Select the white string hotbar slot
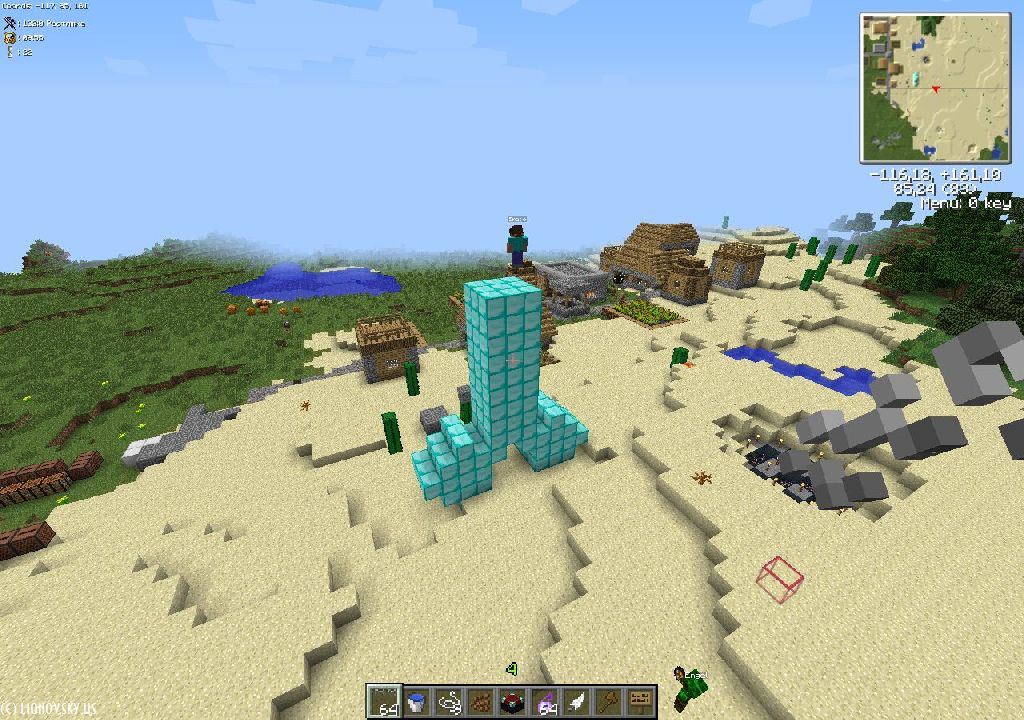The image size is (1024, 720). (x=448, y=701)
